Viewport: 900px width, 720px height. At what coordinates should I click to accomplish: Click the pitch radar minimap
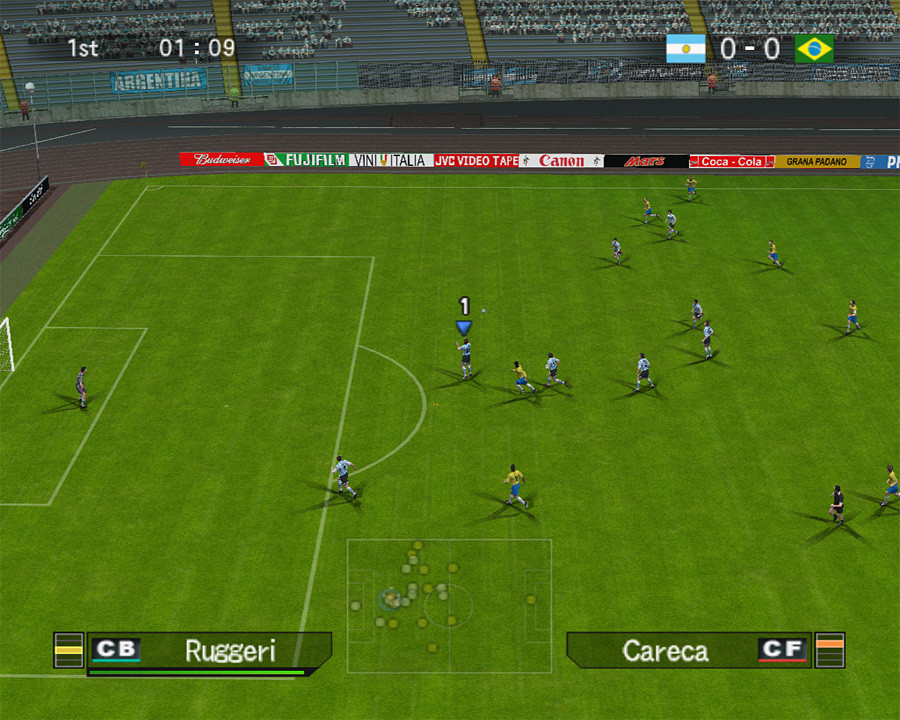(x=449, y=605)
